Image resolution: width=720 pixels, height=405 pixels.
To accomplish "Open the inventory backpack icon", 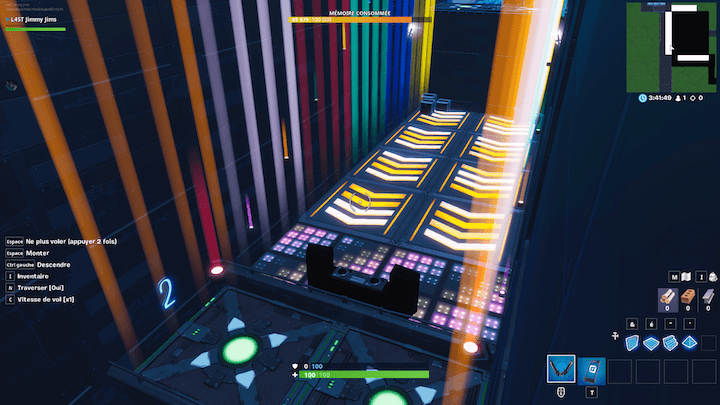I will click(x=711, y=277).
